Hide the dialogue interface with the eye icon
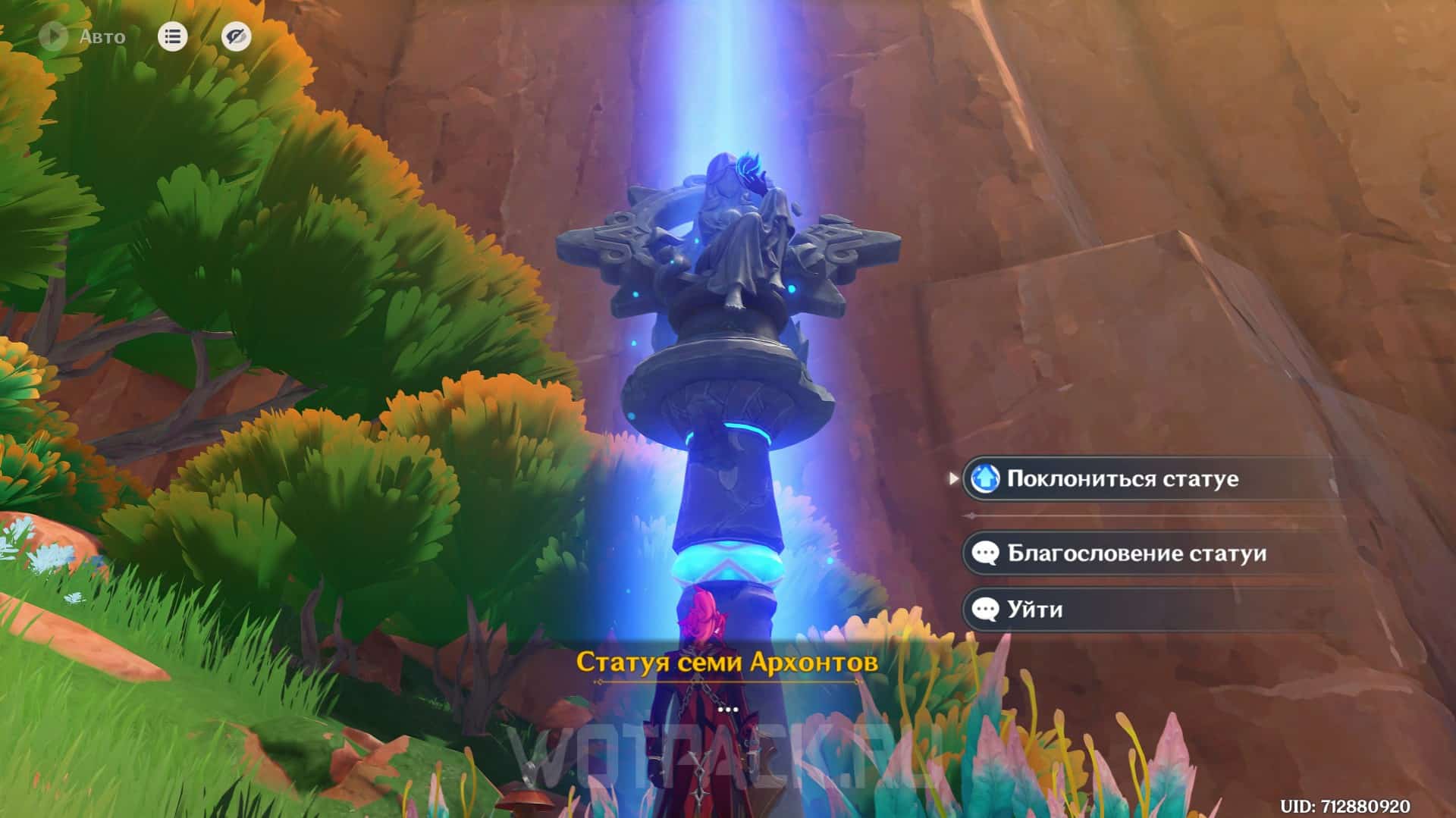Viewport: 1456px width, 818px height. pos(236,36)
